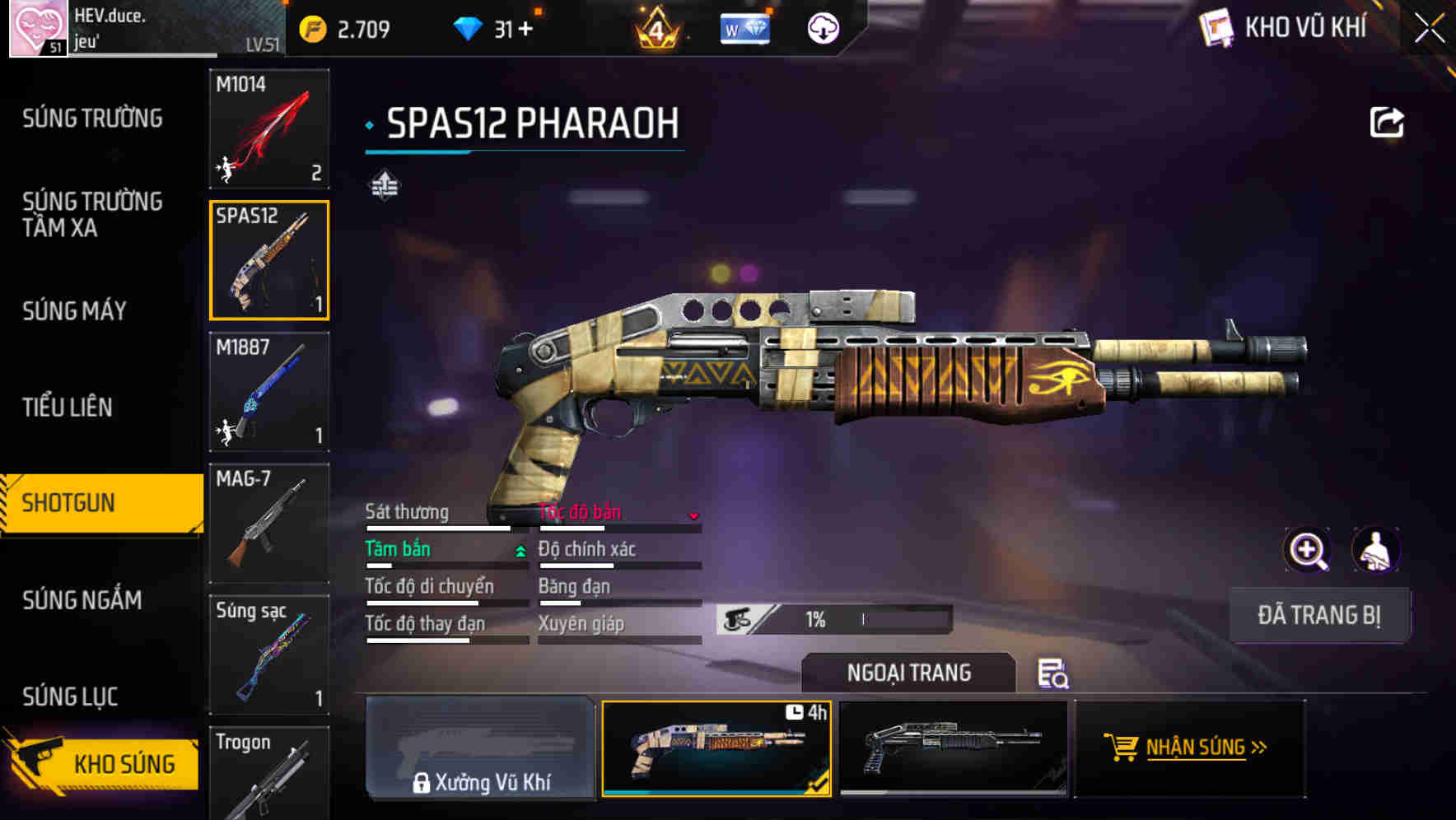This screenshot has height=820, width=1456.
Task: Click the HEV.duce profile avatar
Action: pos(36,27)
